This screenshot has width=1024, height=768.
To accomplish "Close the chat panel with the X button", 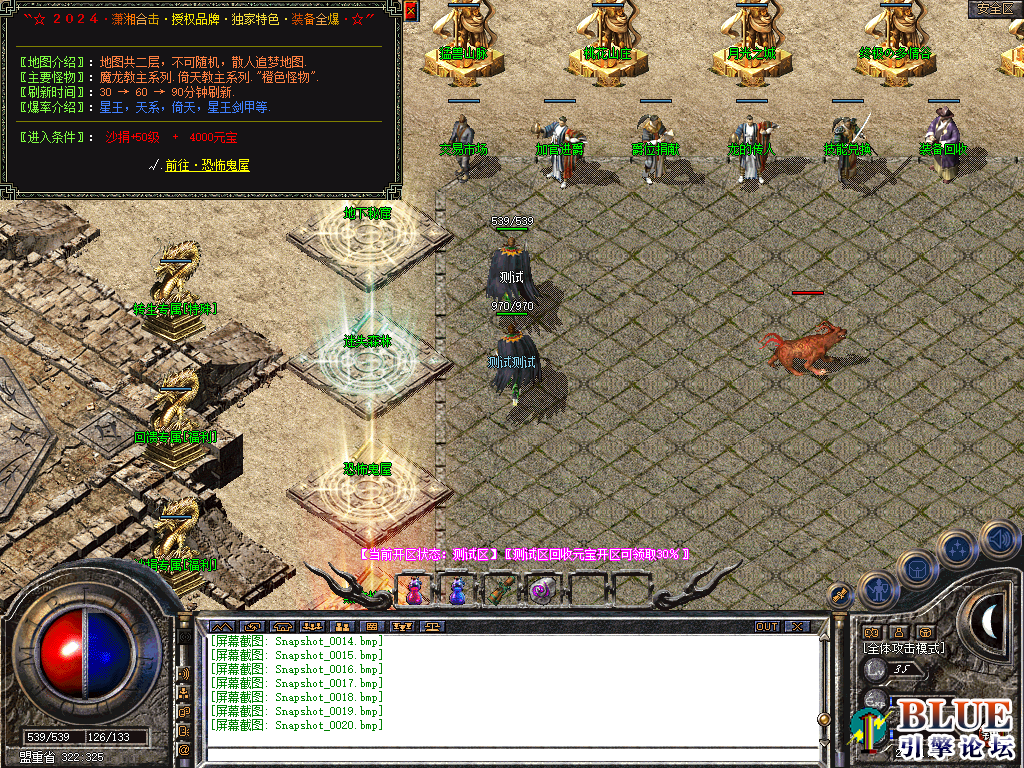I will pyautogui.click(x=797, y=627).
